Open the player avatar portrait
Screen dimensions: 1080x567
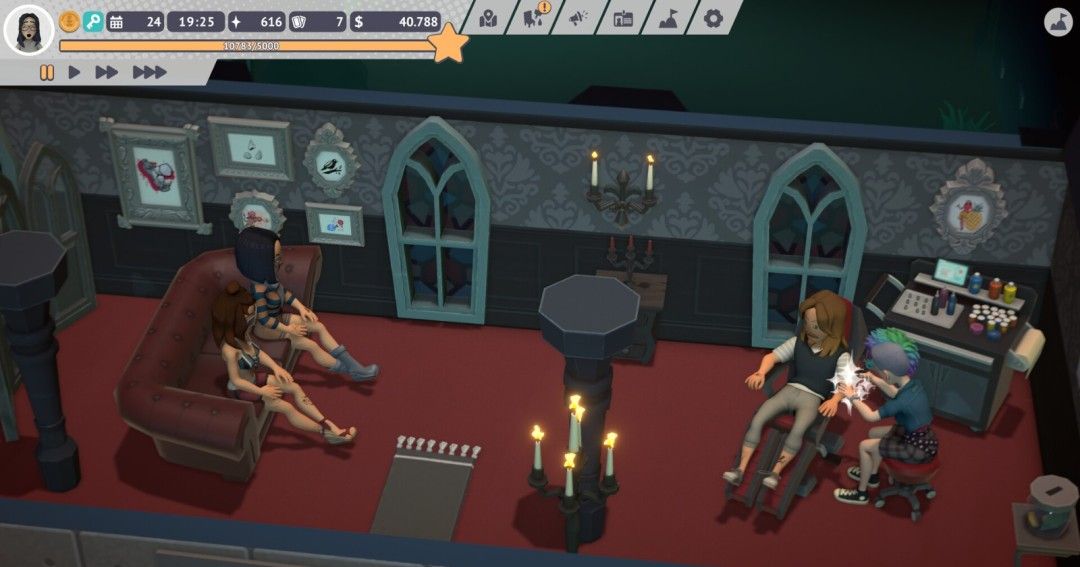[28, 29]
